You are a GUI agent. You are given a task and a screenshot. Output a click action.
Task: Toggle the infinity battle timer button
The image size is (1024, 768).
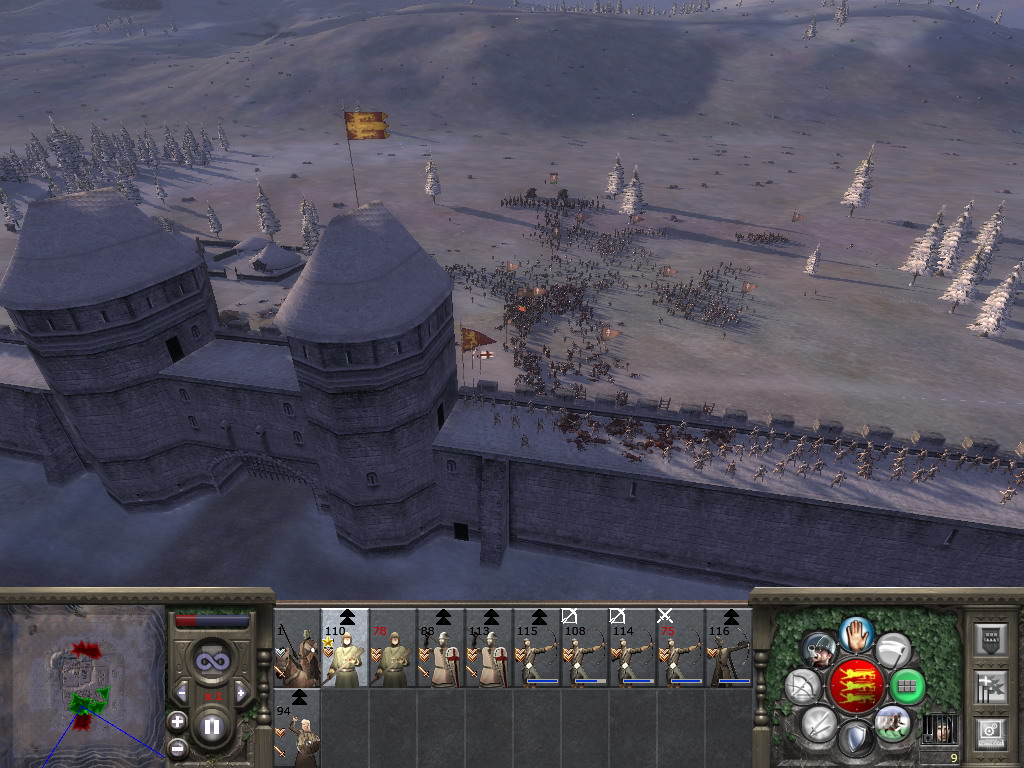pyautogui.click(x=211, y=661)
